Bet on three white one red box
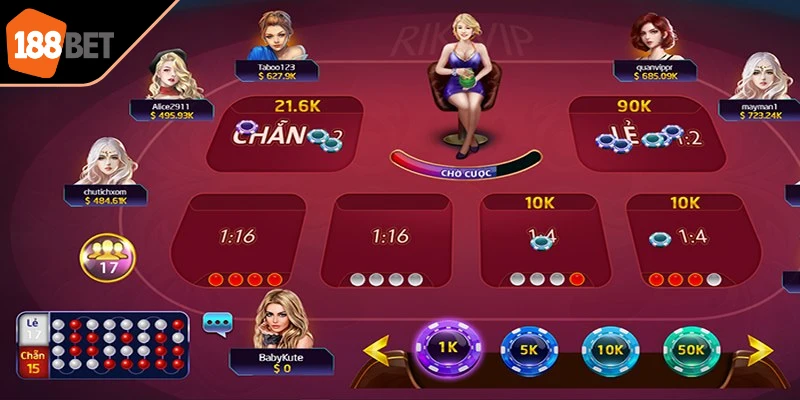 click(540, 242)
